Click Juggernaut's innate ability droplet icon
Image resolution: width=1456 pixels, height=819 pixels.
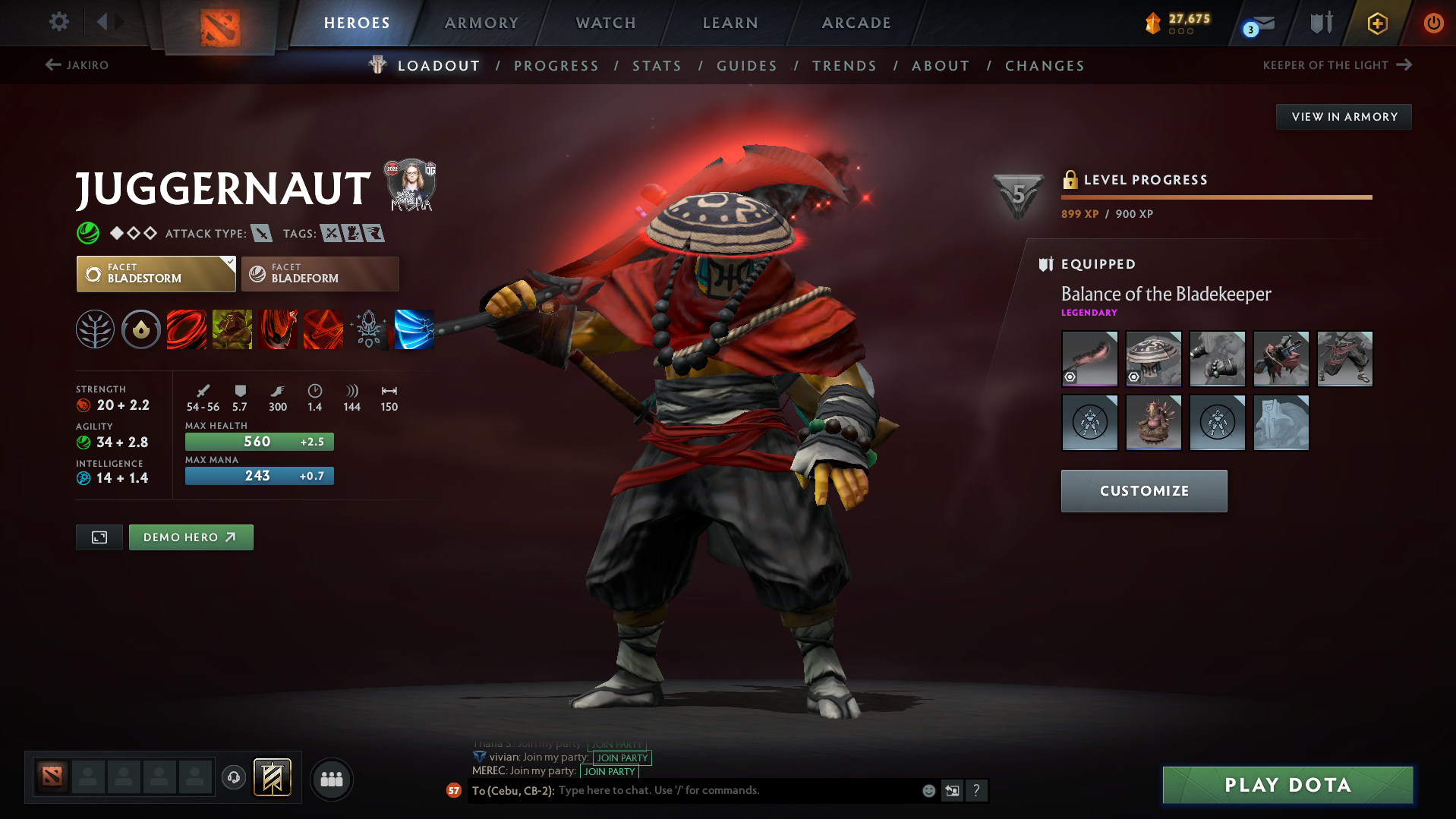coord(140,329)
